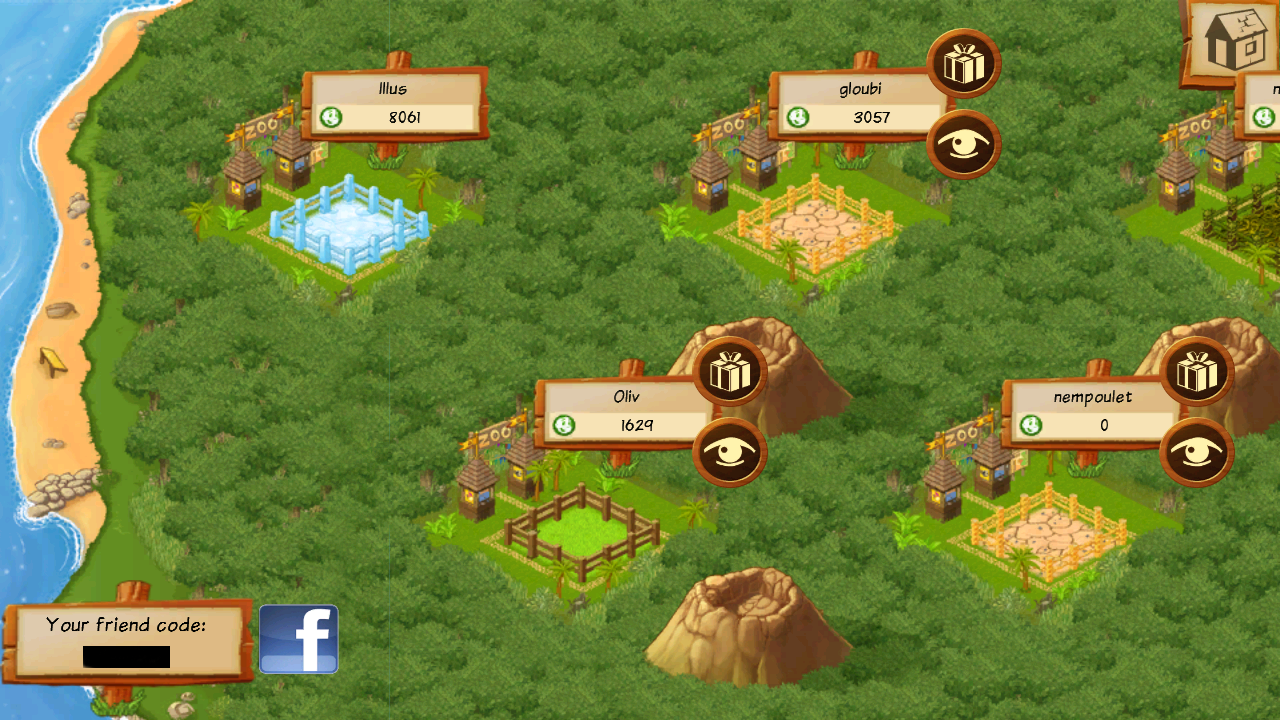This screenshot has height=720, width=1280.
Task: Toggle the eye view icon on Oliv's zoo
Action: coord(730,452)
